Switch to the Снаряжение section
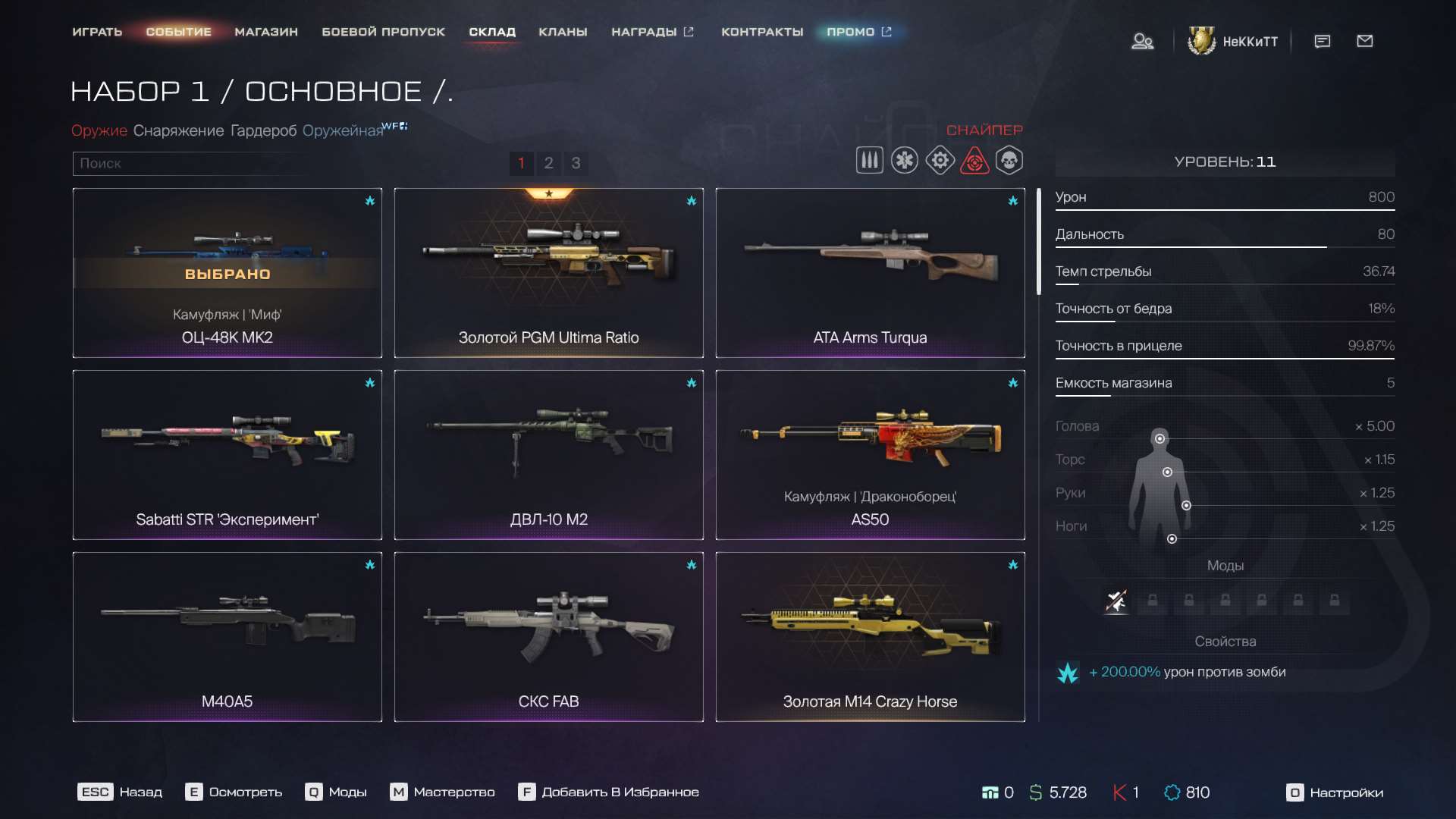Viewport: 1456px width, 819px height. coord(180,130)
